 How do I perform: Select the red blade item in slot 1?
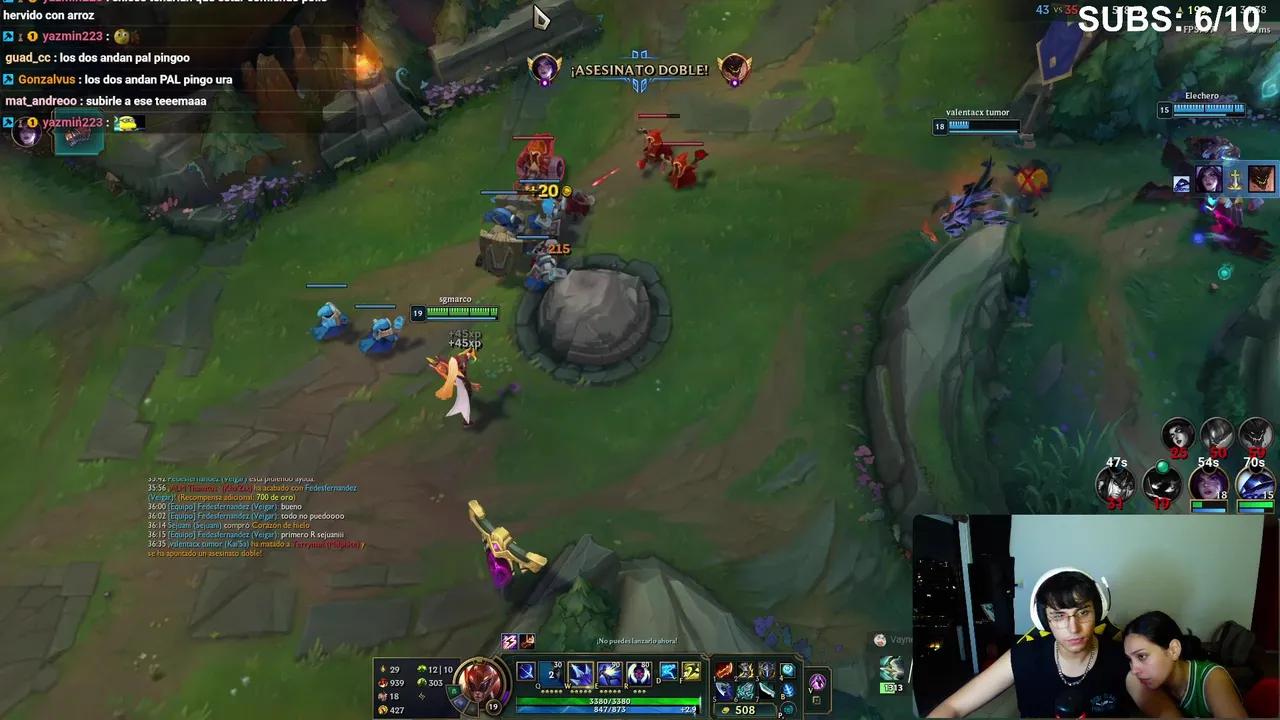tap(724, 669)
